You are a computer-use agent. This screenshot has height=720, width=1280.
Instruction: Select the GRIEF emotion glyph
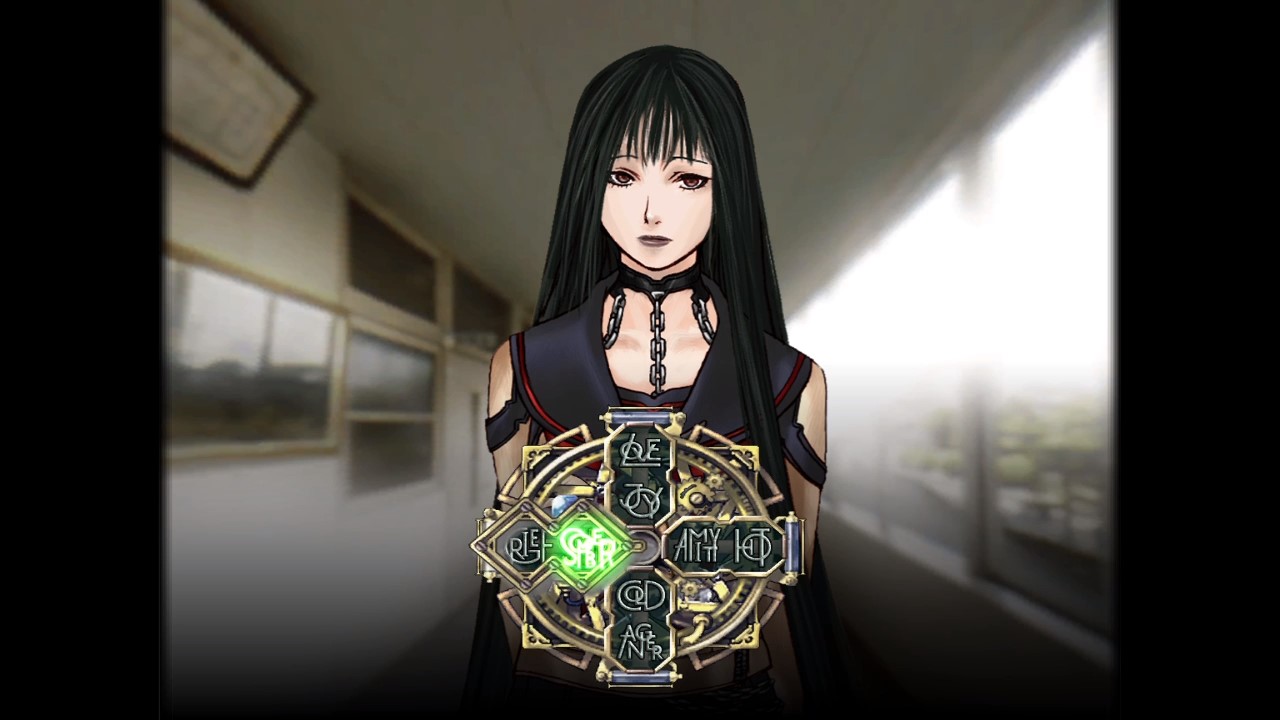(527, 546)
